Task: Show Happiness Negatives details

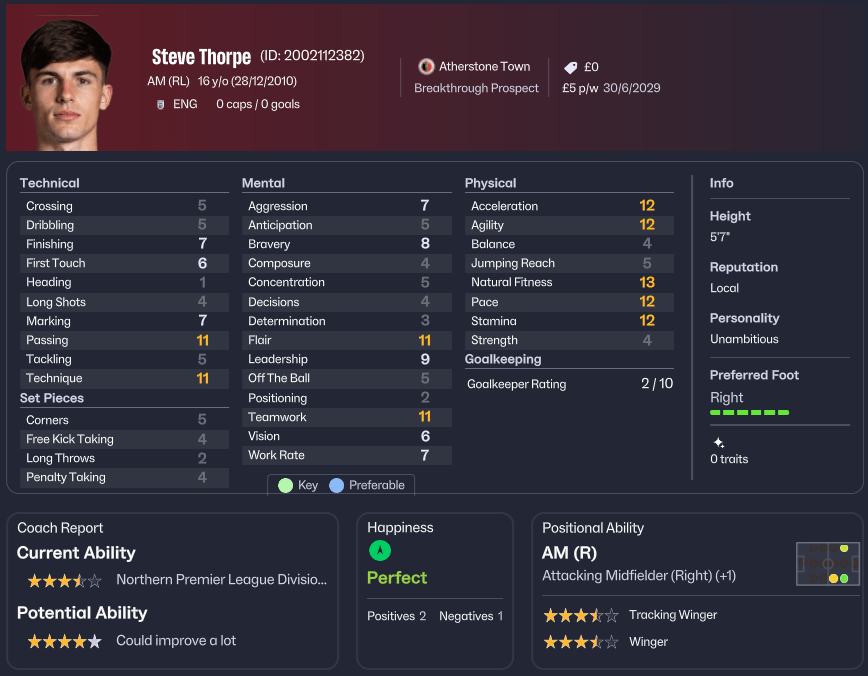Action: (471, 616)
